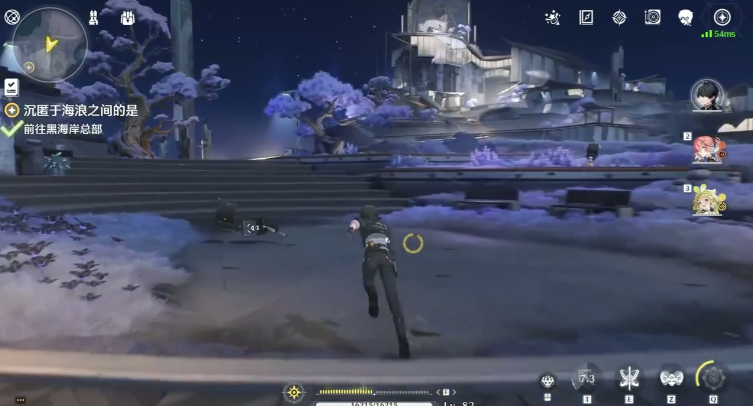Trigger the mask-shaped Echo ability
Image resolution: width=753 pixels, height=406 pixels.
click(x=670, y=378)
